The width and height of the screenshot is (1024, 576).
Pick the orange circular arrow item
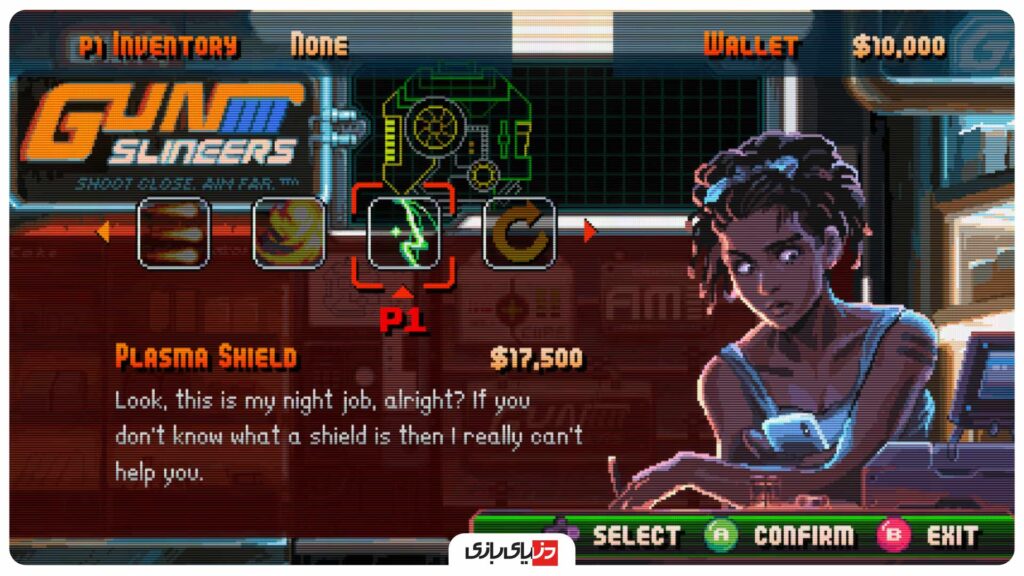click(x=519, y=232)
